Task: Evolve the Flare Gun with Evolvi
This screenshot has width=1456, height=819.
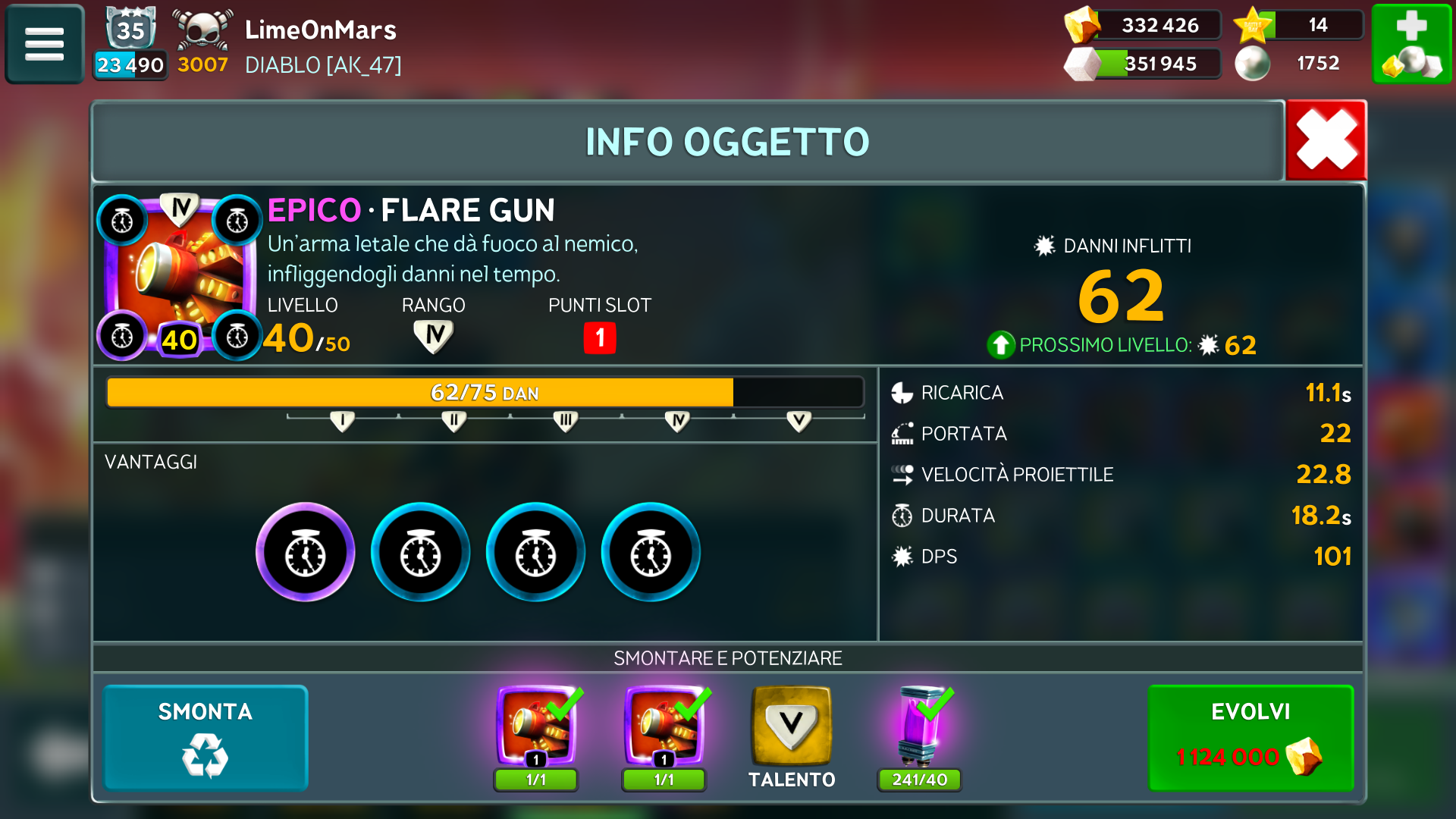Action: tap(1250, 738)
